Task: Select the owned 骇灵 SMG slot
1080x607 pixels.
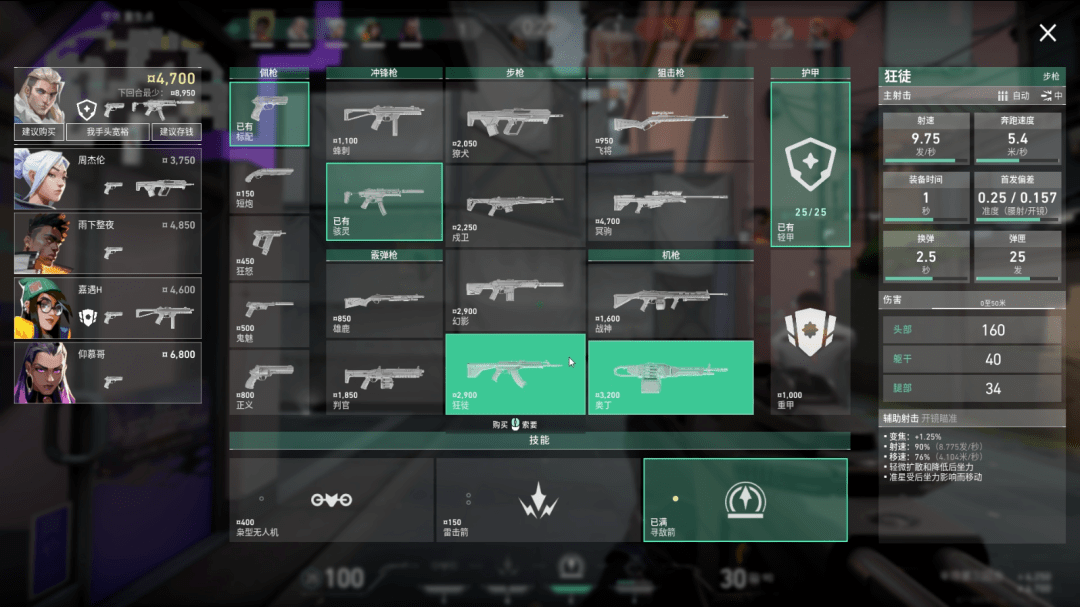Action: pos(384,200)
